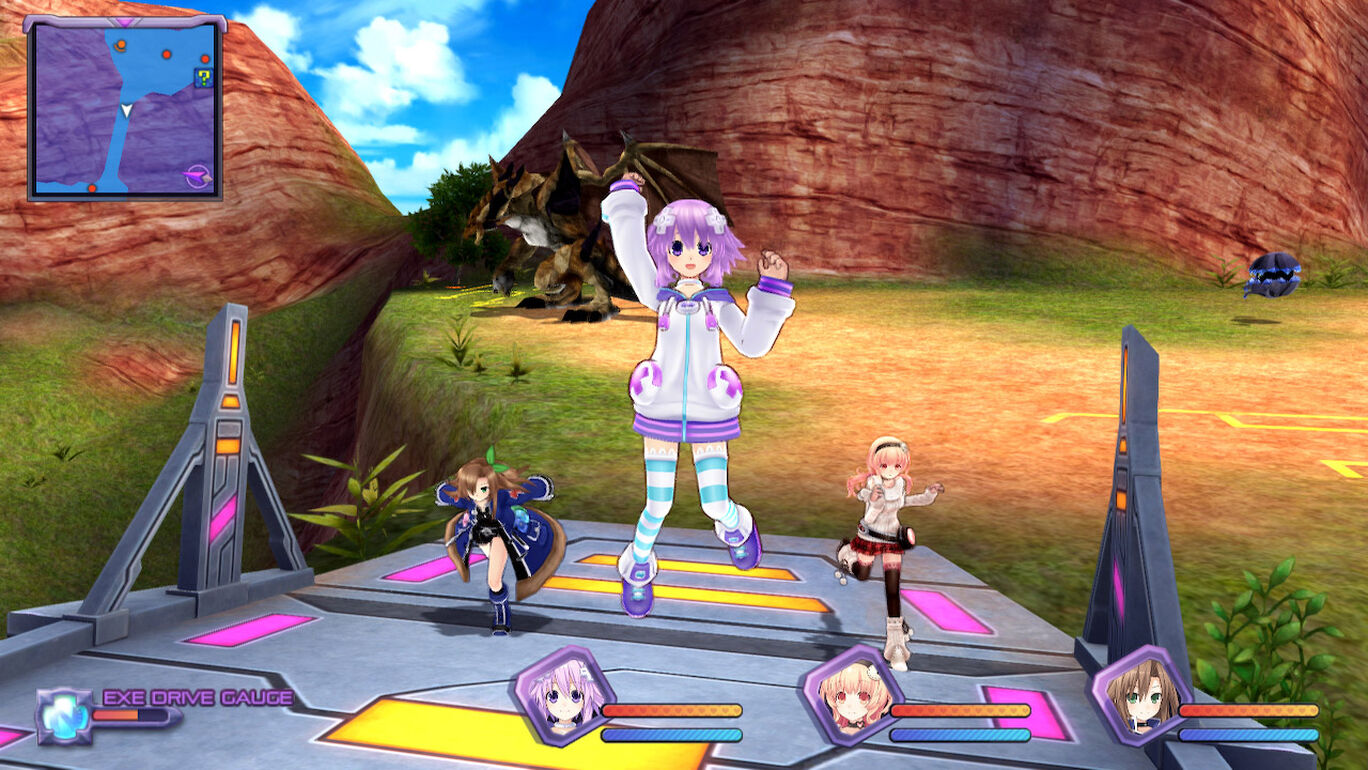Pick the brown-haired character portrait
Screen dimensions: 1368x770
(x=1139, y=695)
